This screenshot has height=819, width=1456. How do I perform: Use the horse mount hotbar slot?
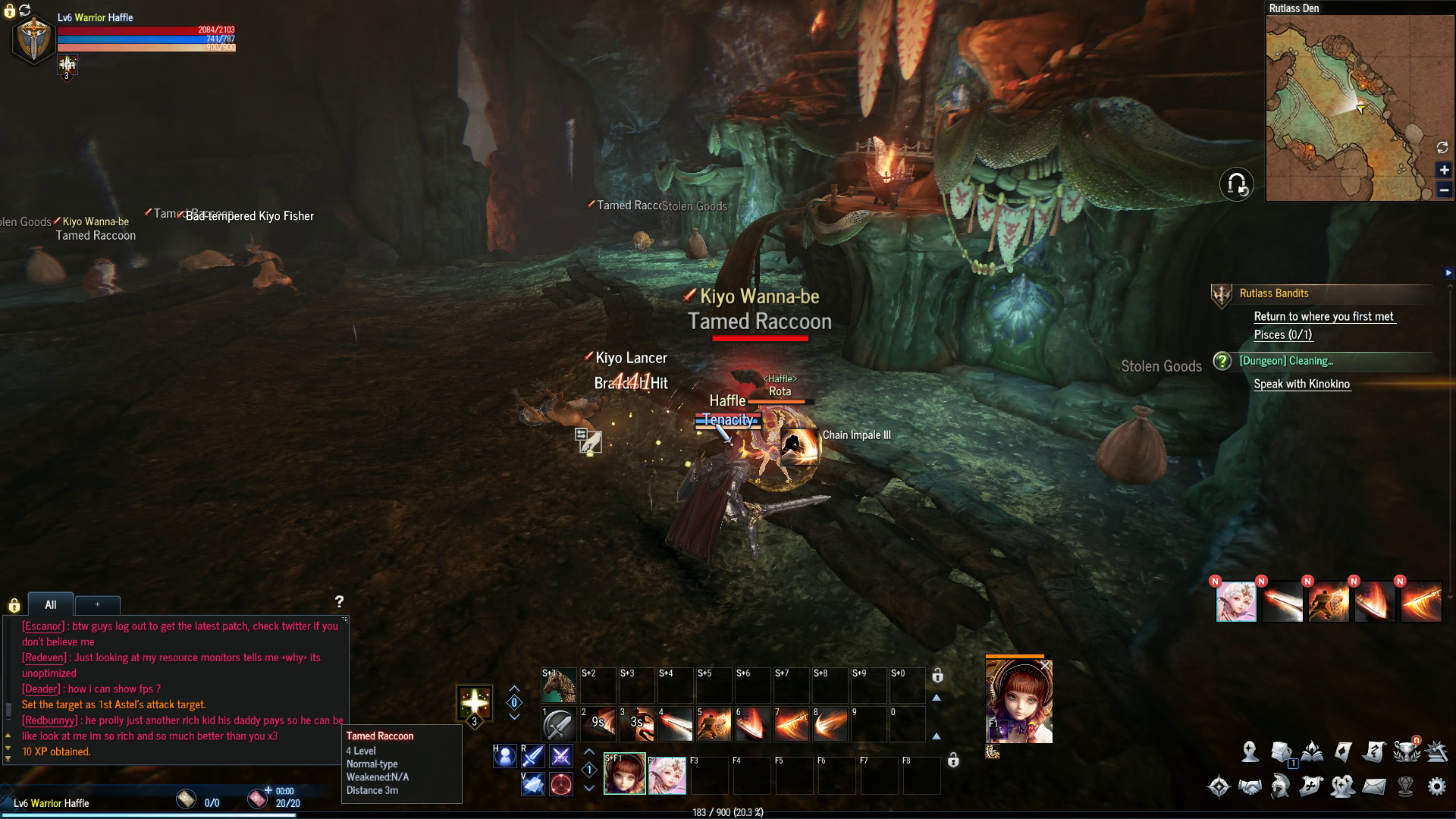pyautogui.click(x=559, y=685)
